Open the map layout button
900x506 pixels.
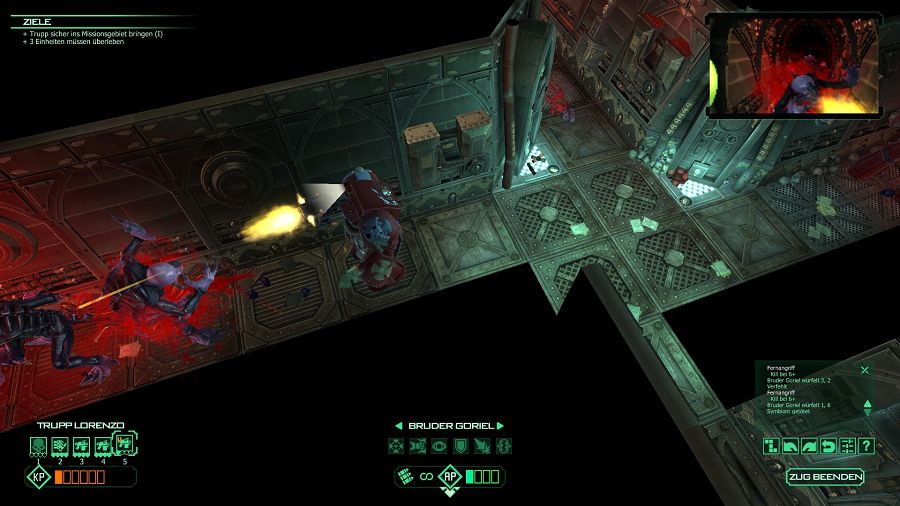coord(771,446)
